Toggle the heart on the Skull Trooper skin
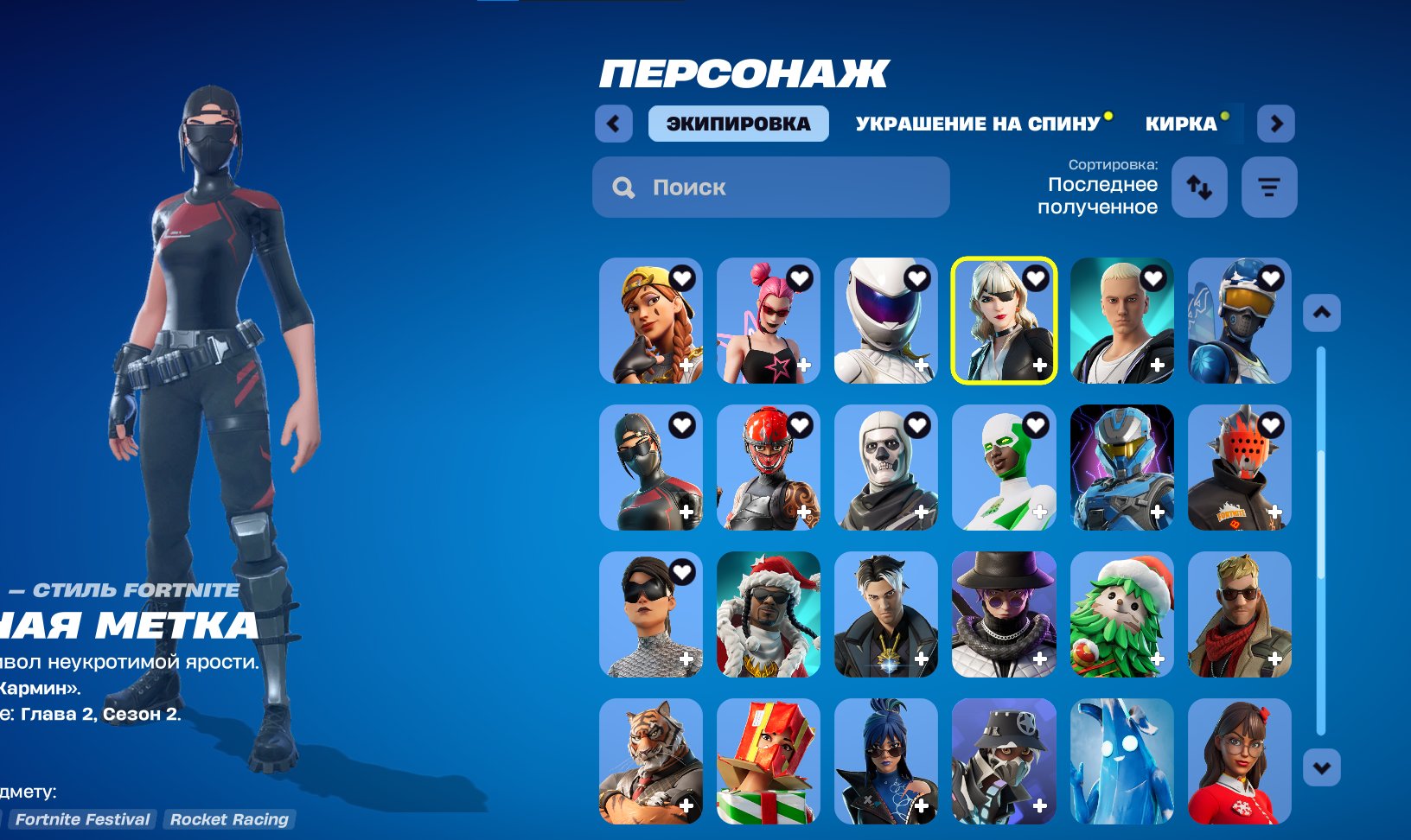 [917, 425]
